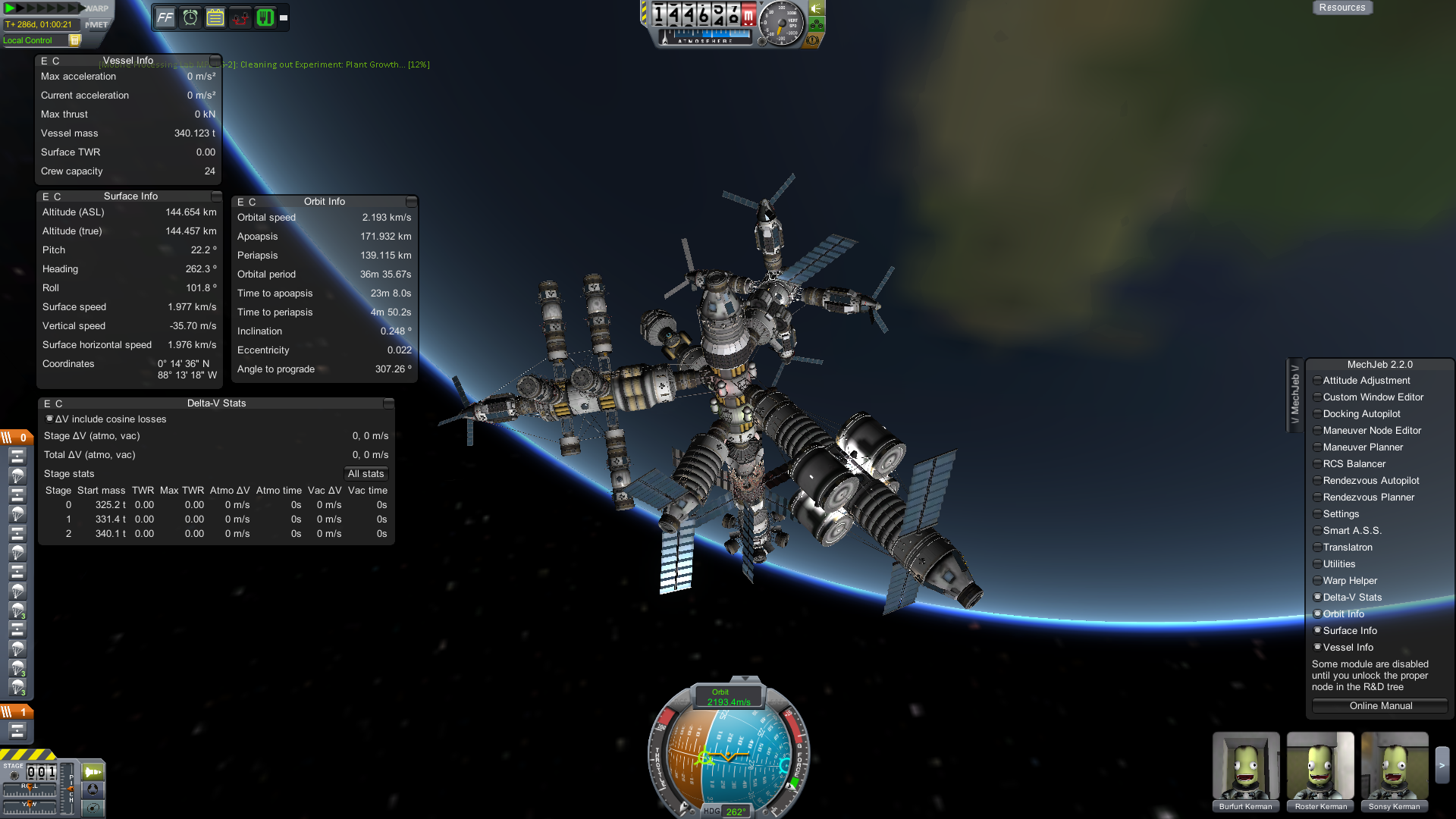Switch to docking mode control
The image size is (1456, 819).
tap(93, 789)
